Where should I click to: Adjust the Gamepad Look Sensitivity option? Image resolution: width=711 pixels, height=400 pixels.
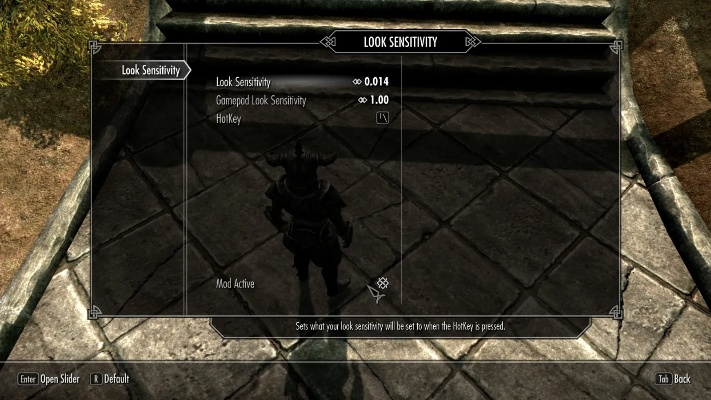(x=302, y=100)
